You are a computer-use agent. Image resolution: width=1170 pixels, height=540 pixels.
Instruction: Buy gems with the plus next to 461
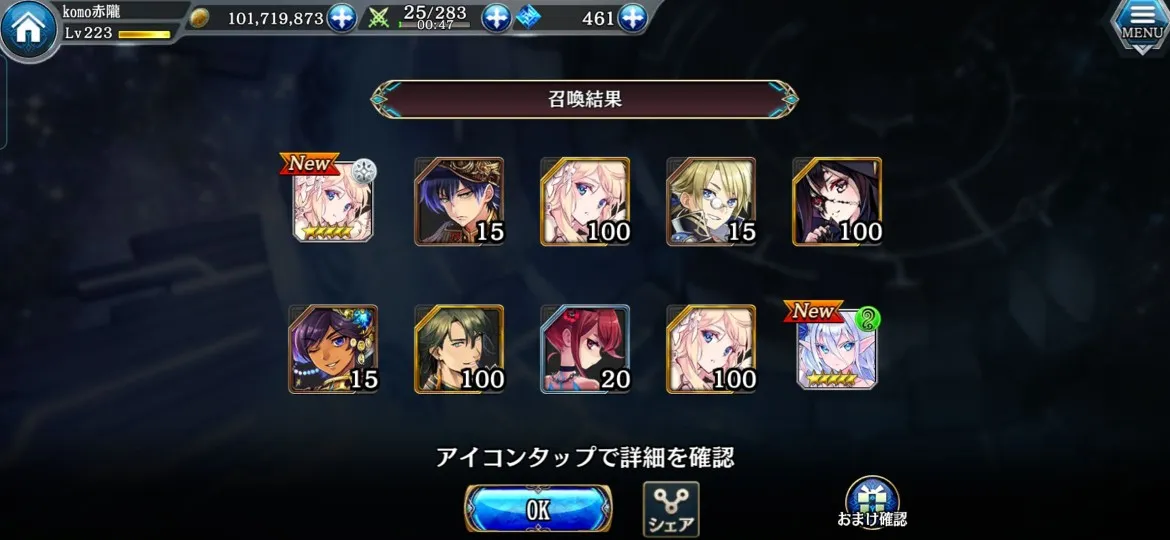(x=632, y=18)
